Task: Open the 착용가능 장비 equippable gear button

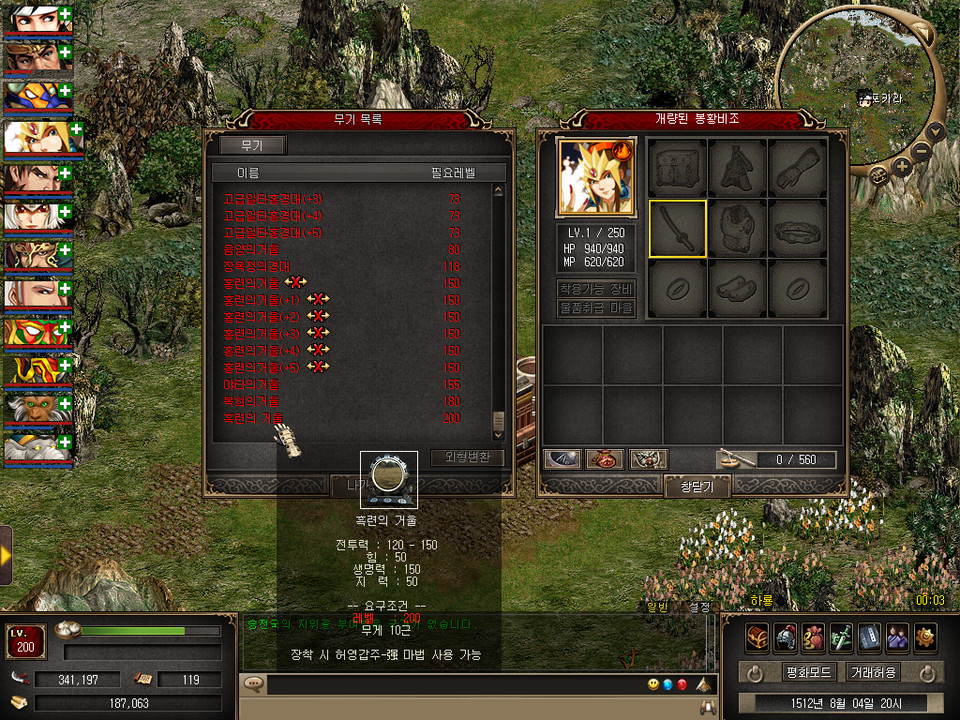Action: (595, 288)
